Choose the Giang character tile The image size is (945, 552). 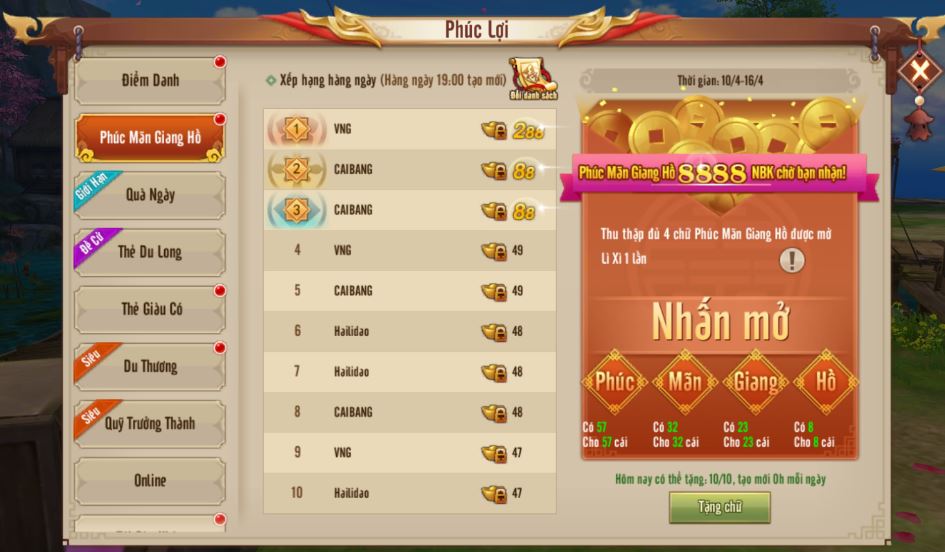756,382
